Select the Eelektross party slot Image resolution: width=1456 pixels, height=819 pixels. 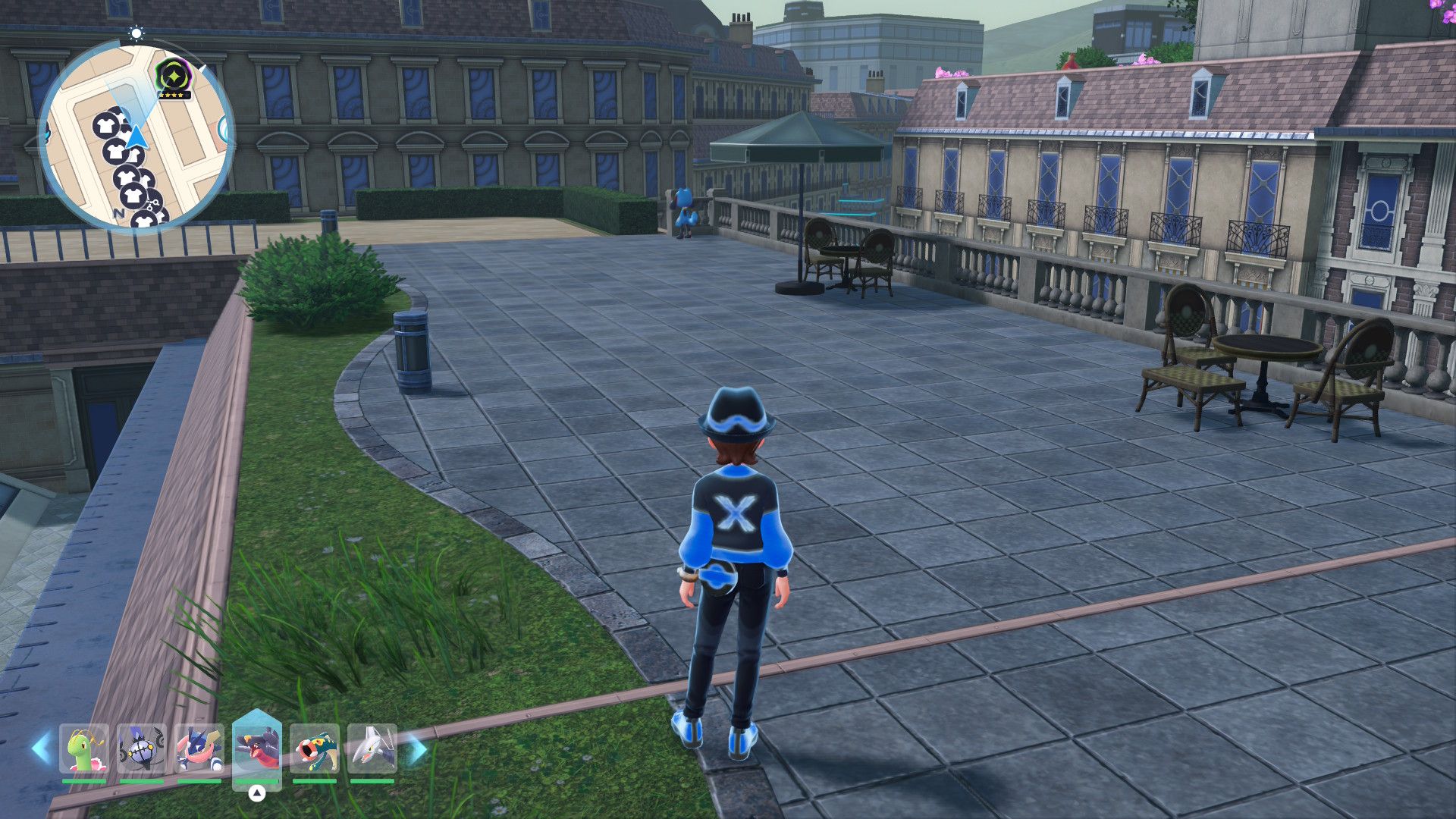pos(315,749)
